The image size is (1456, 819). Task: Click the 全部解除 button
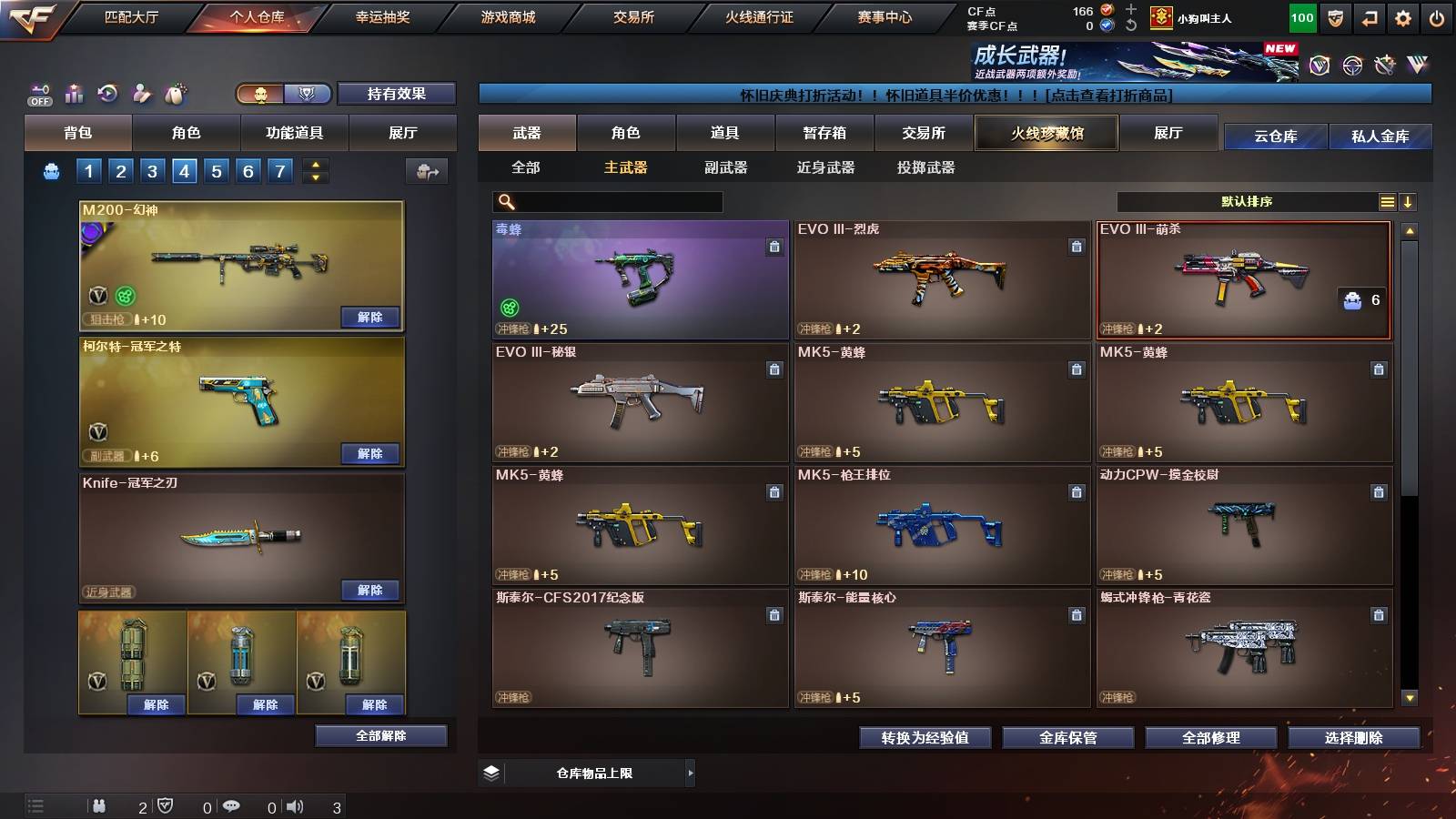pos(379,735)
